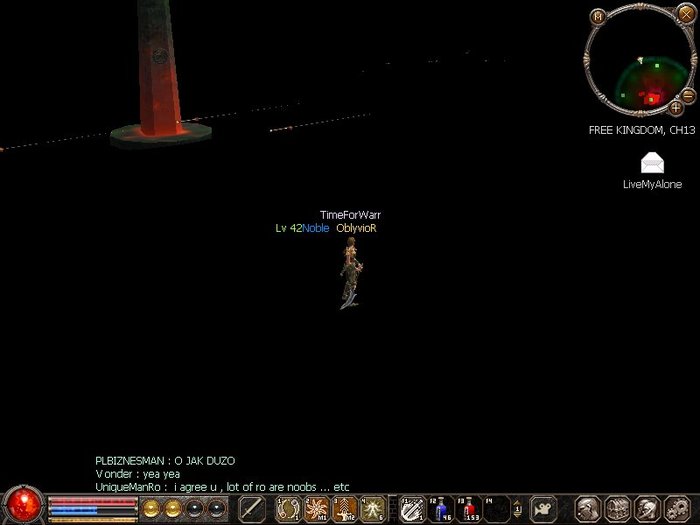This screenshot has height=525, width=700.
Task: Use the red health potion slot
Action: pyautogui.click(x=468, y=509)
